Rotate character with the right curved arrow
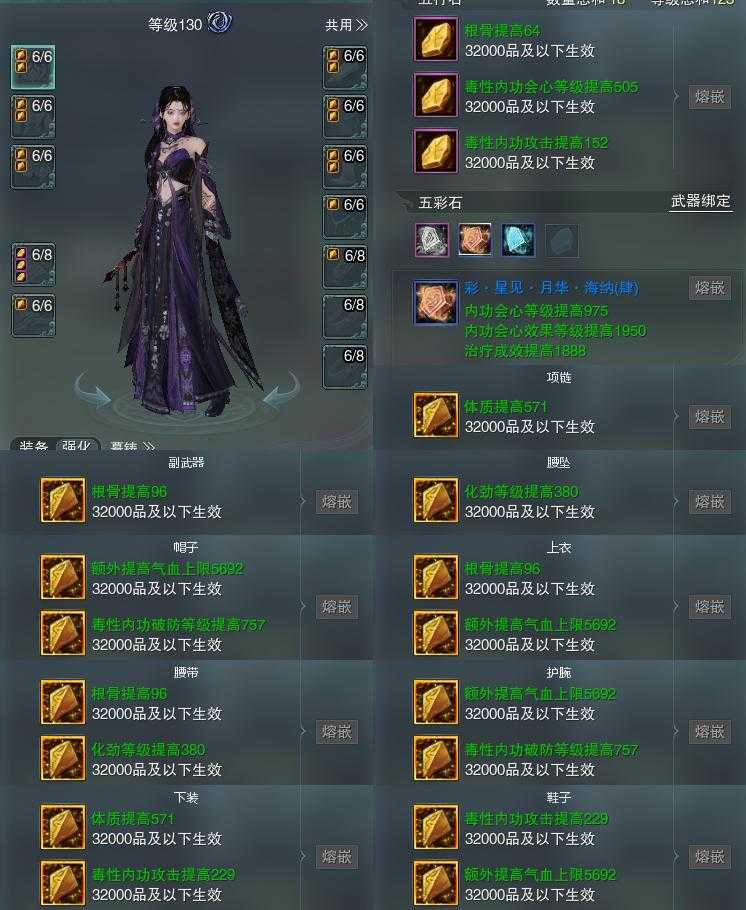Image resolution: width=746 pixels, height=910 pixels. (281, 391)
